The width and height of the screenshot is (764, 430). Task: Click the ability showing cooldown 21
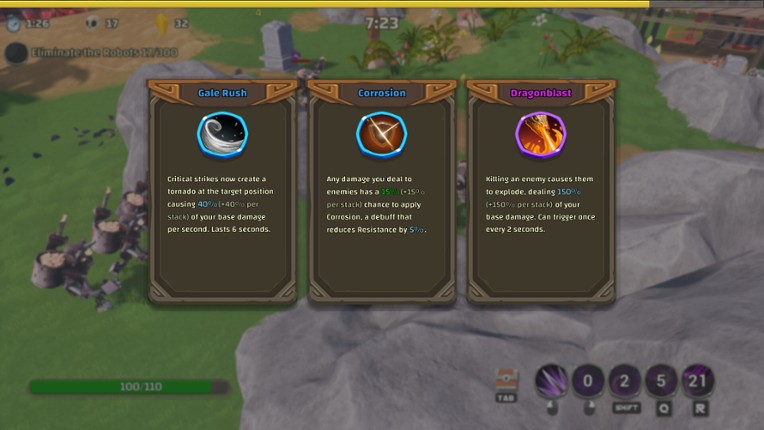click(x=698, y=381)
